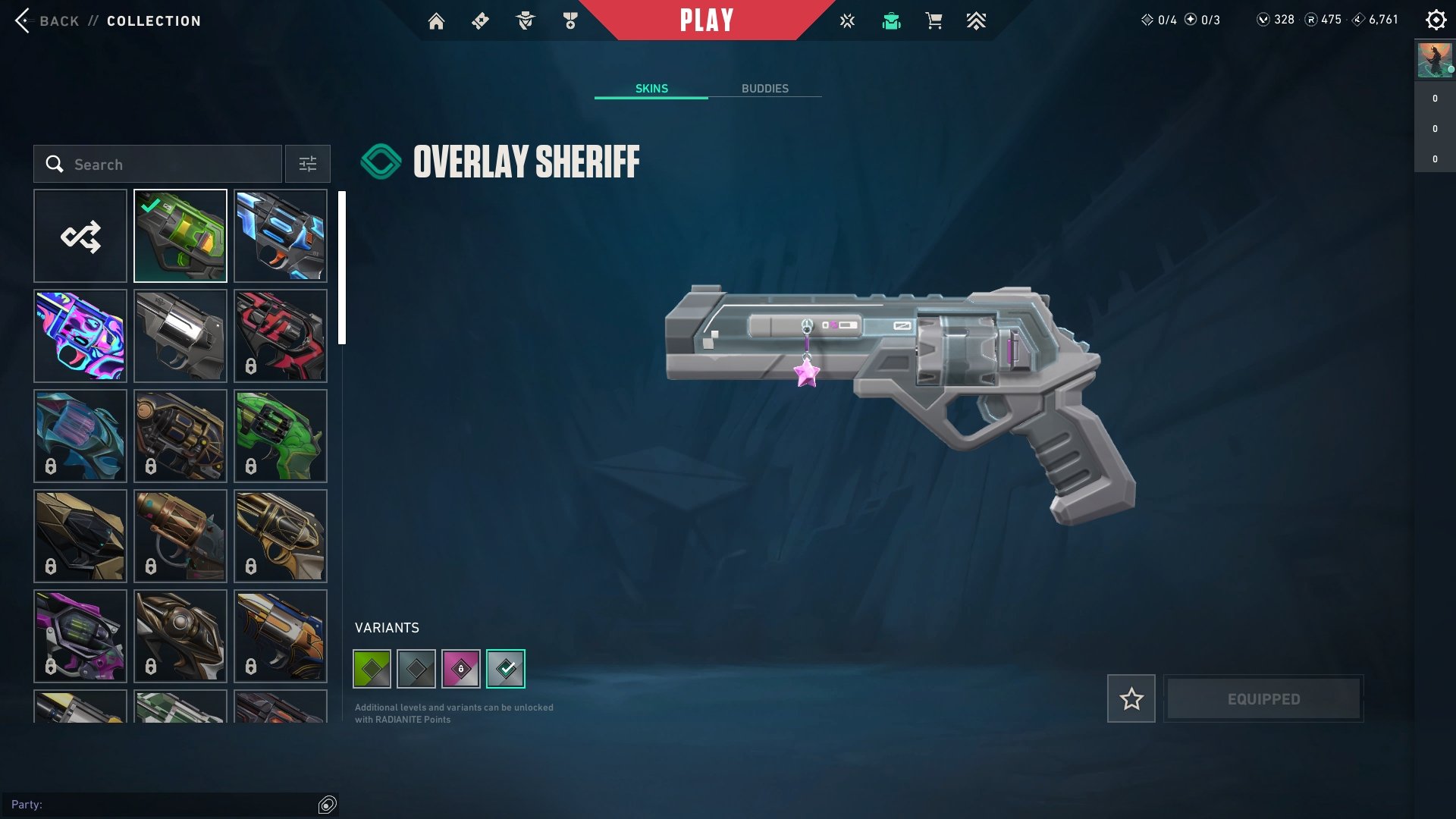Open the Agents screen via agent icon
The image size is (1456, 819).
[x=525, y=20]
